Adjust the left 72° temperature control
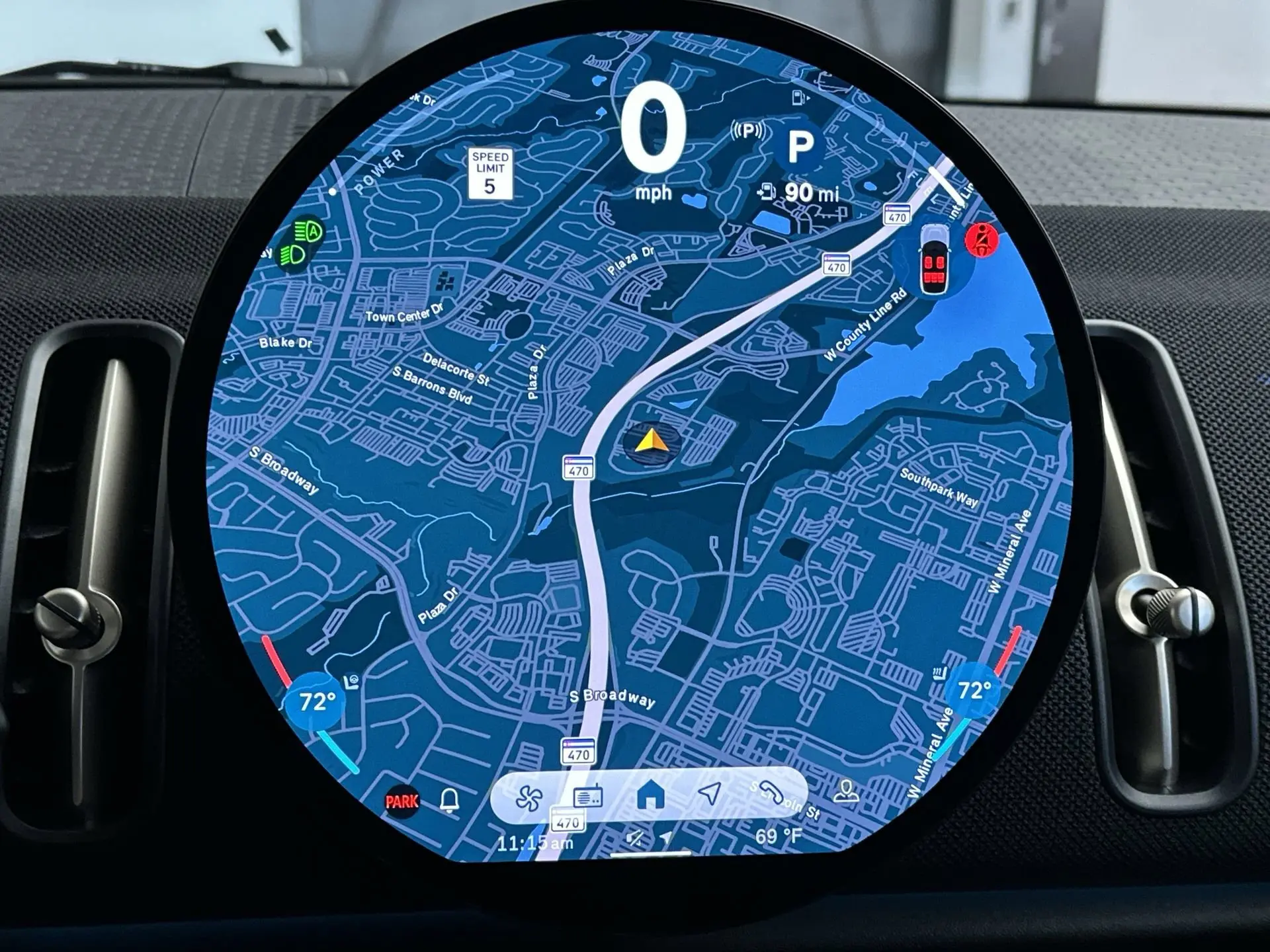The height and width of the screenshot is (952, 1270). coord(316,702)
